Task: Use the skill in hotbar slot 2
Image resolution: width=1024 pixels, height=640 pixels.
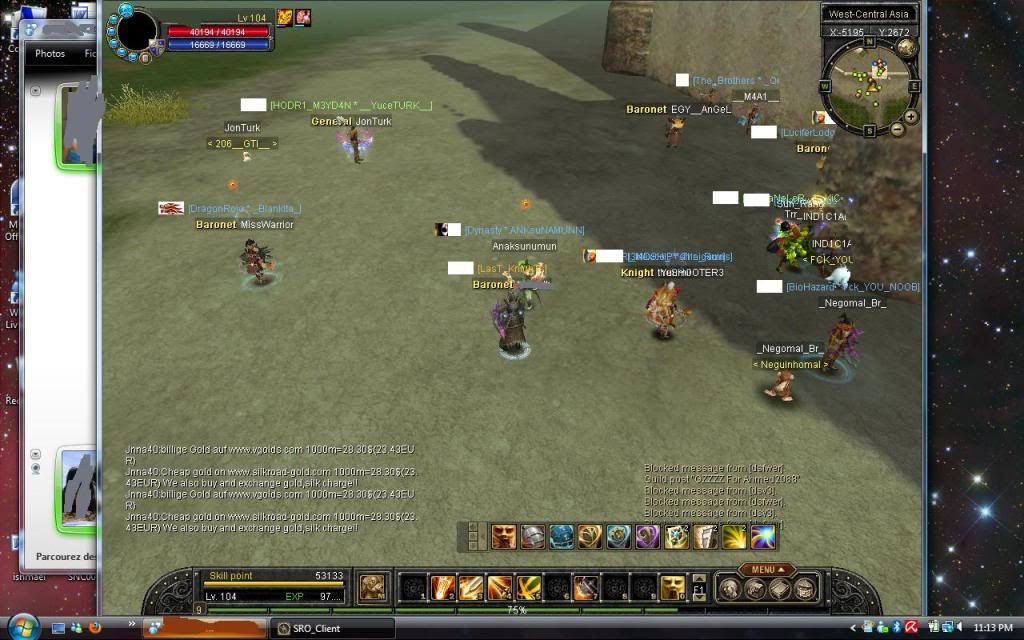Action: (443, 588)
